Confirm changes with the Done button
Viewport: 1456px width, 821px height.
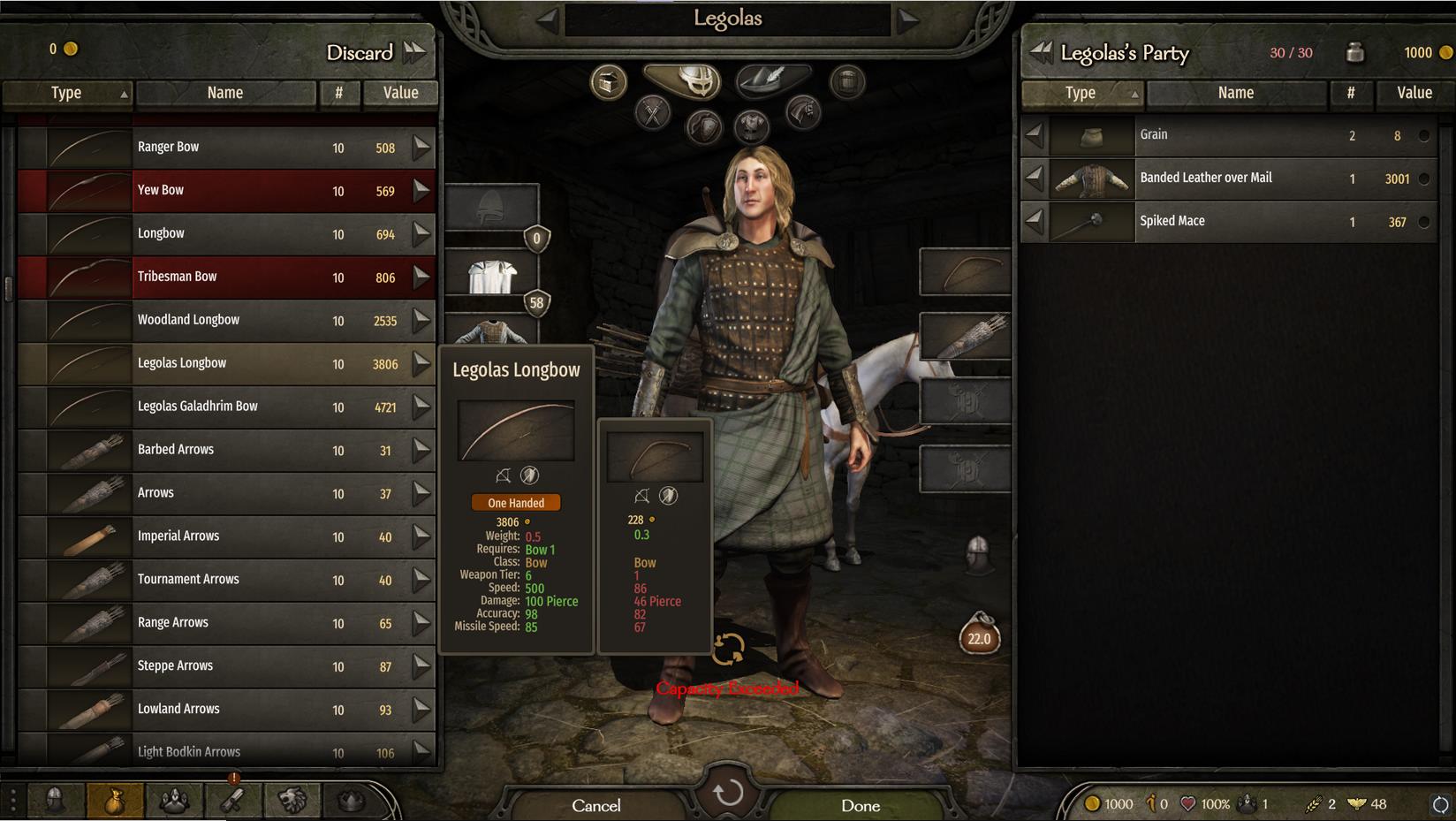point(861,805)
